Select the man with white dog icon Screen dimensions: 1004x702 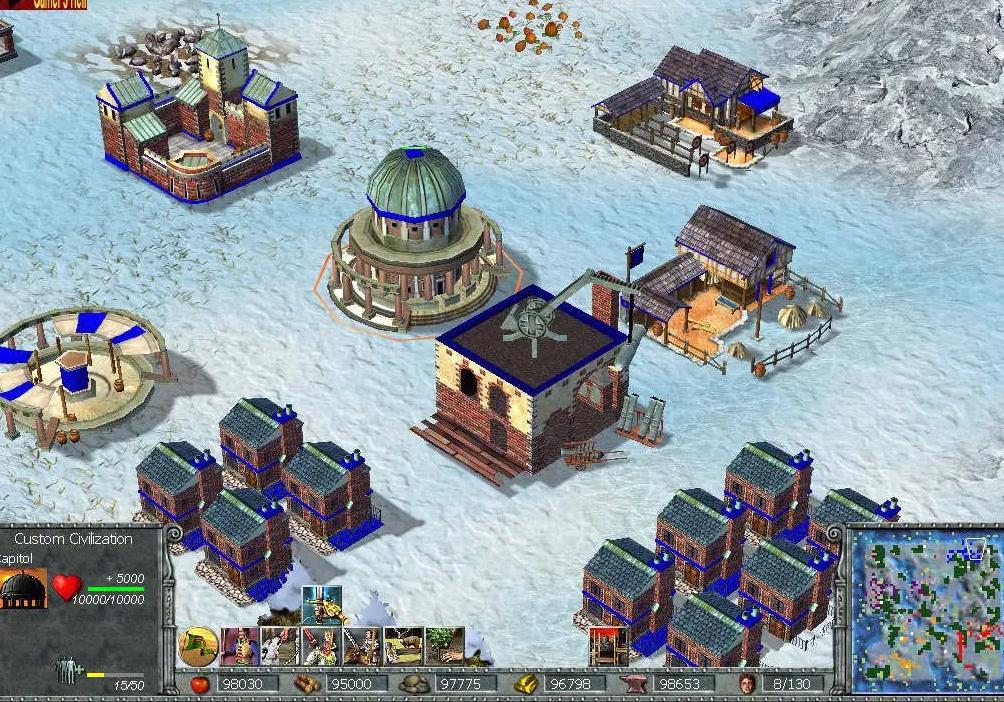click(x=281, y=646)
